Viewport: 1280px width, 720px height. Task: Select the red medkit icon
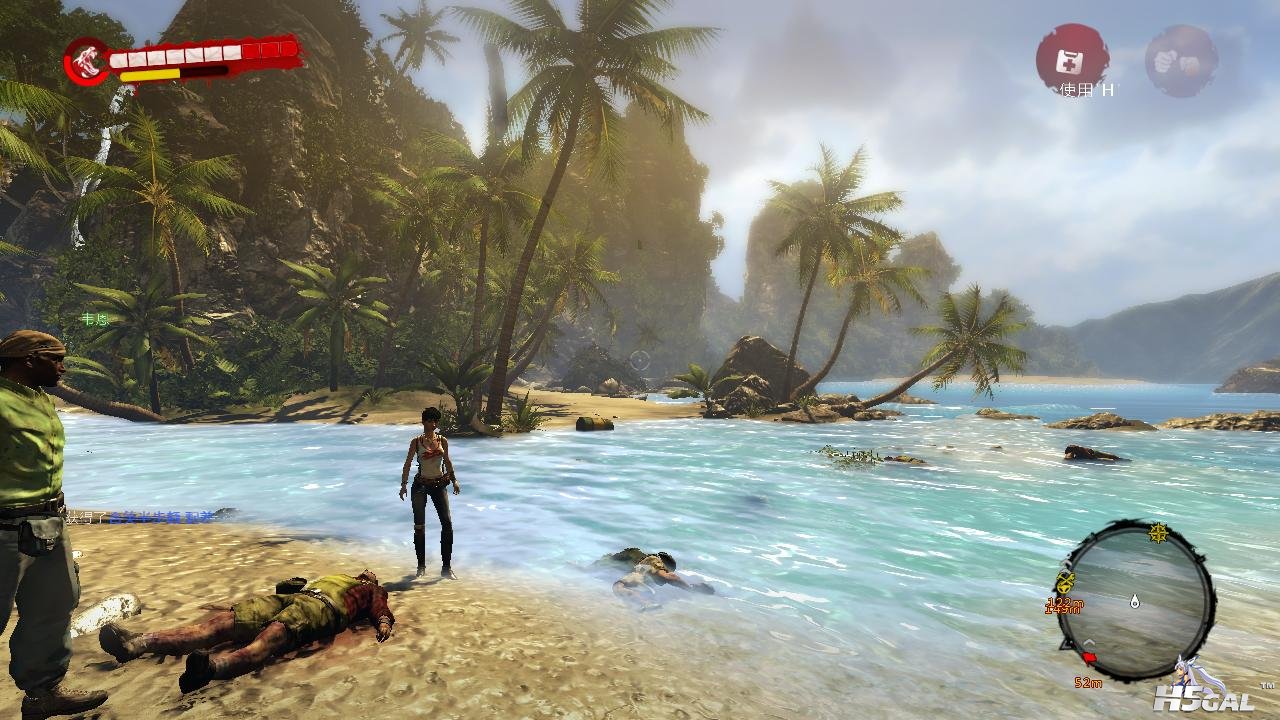pos(1072,57)
